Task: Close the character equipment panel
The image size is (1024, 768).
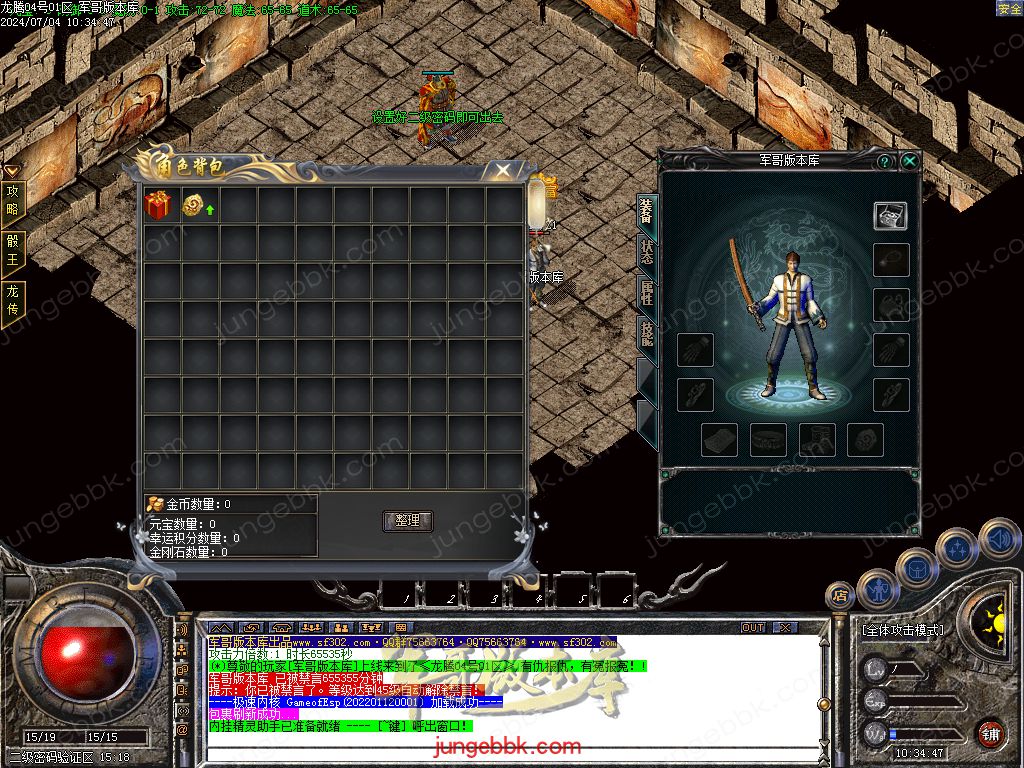Action: [909, 161]
